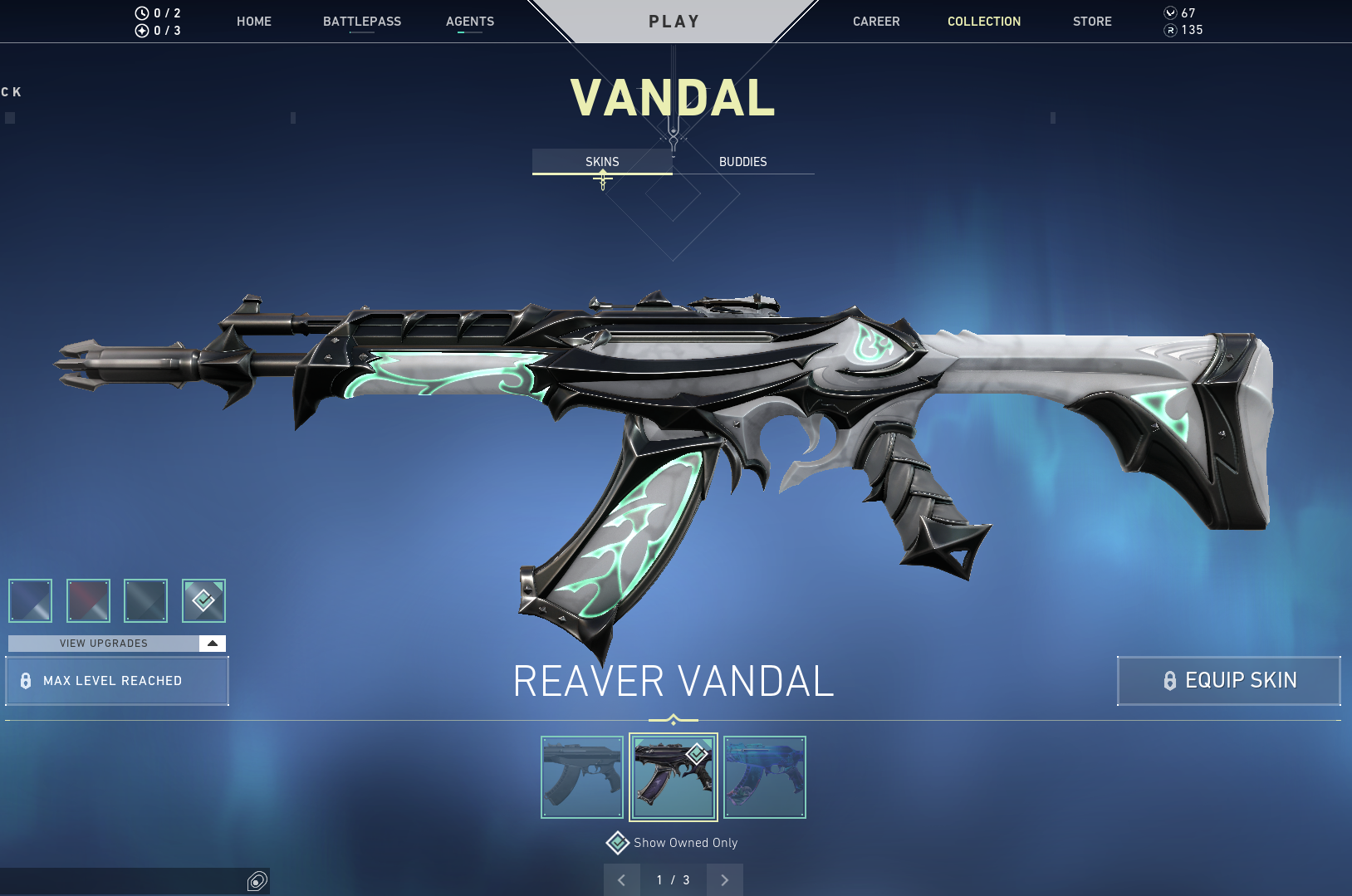
Task: Go back a page using the left chevron
Action: 621,879
